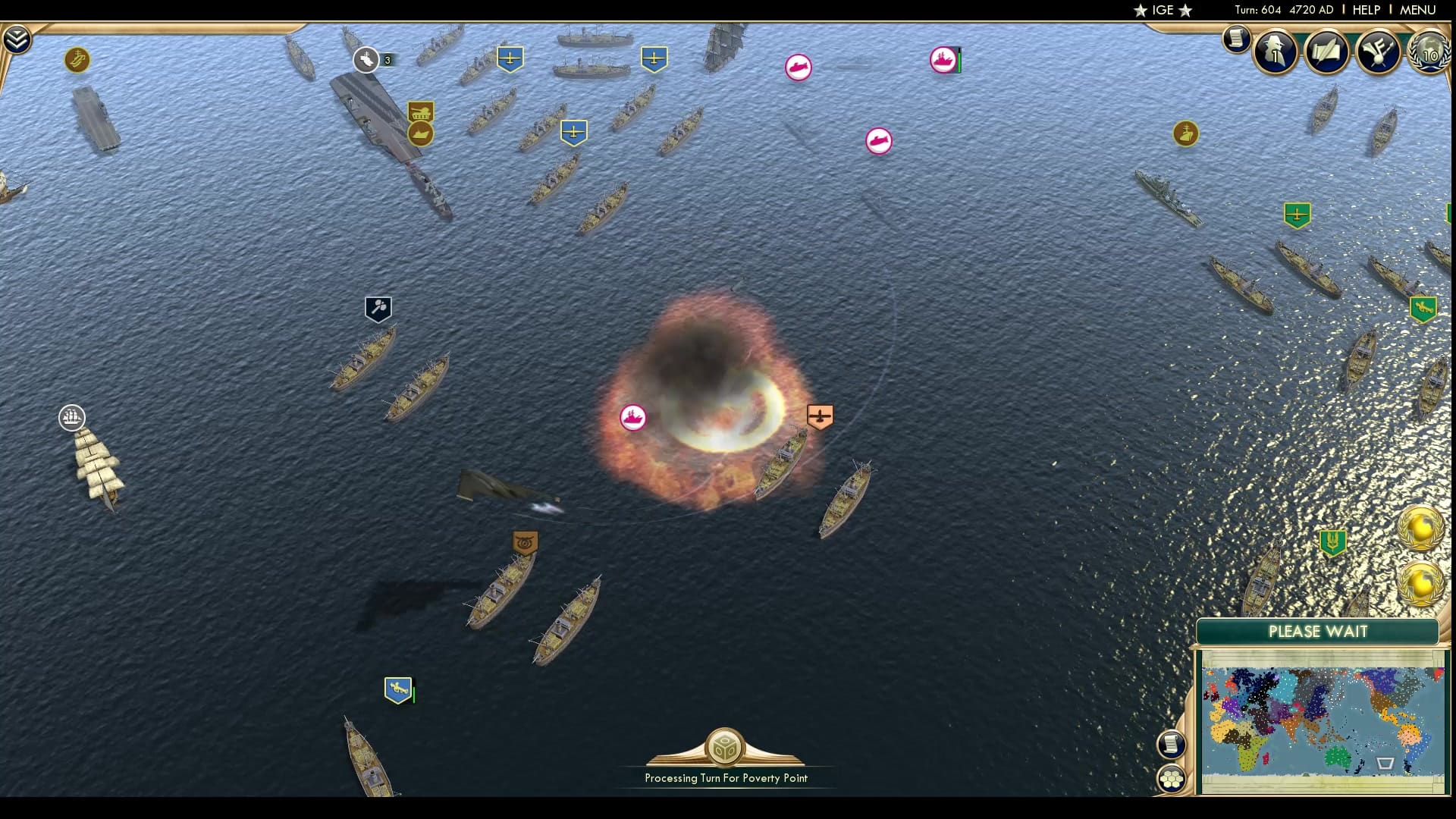Click the Great Person notification showing 1

pyautogui.click(x=1274, y=52)
